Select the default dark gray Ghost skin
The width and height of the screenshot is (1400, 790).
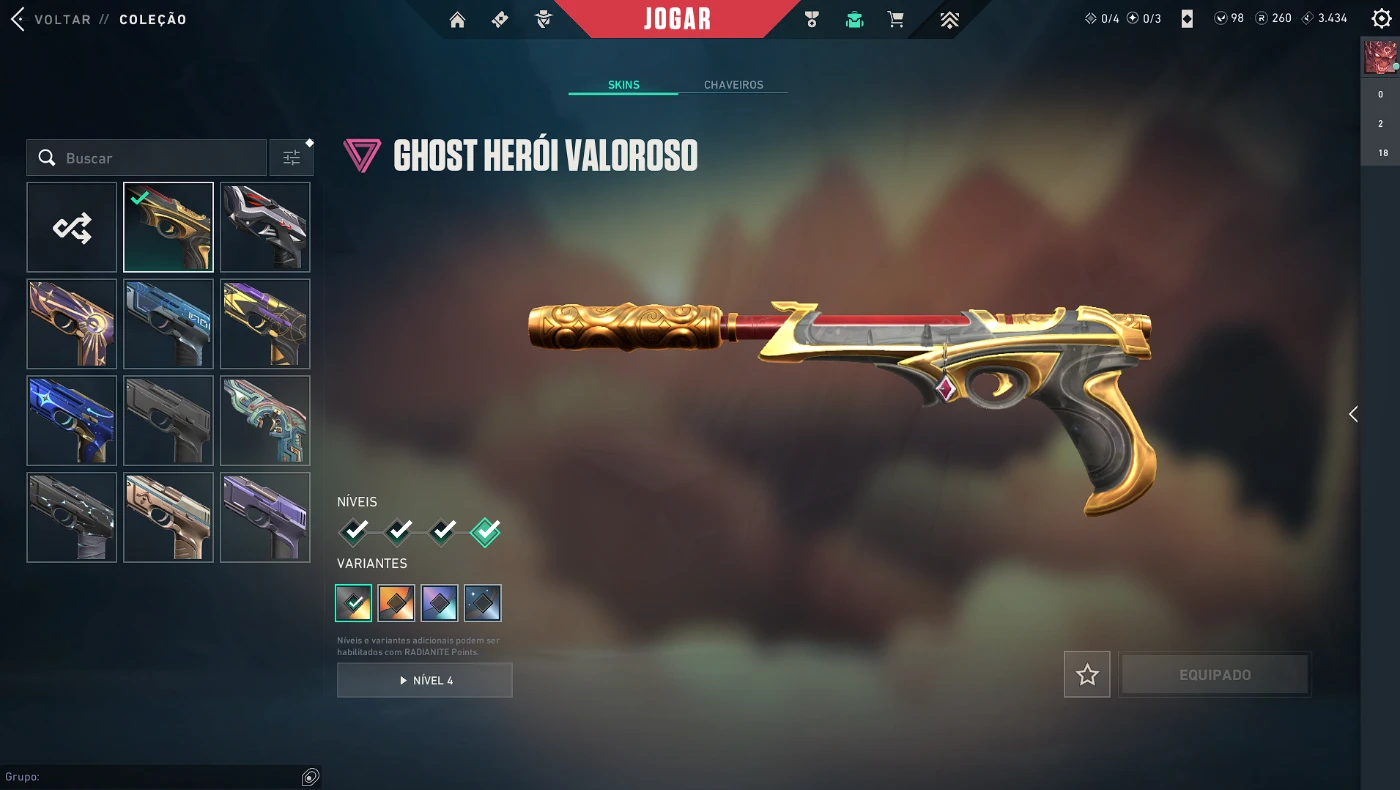click(168, 421)
